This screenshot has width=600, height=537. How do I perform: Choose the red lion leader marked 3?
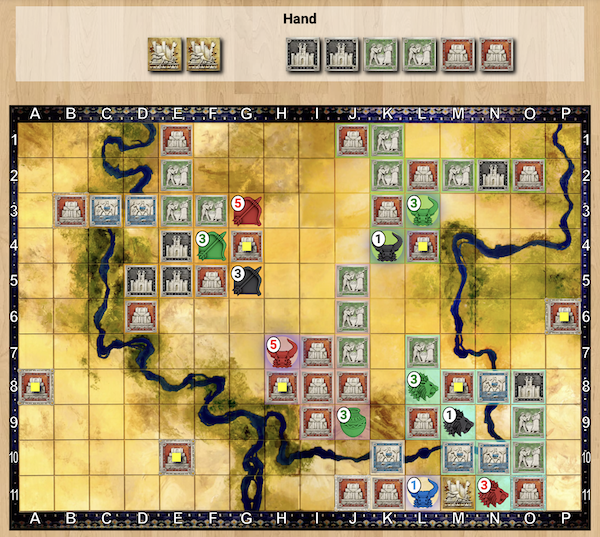click(492, 491)
